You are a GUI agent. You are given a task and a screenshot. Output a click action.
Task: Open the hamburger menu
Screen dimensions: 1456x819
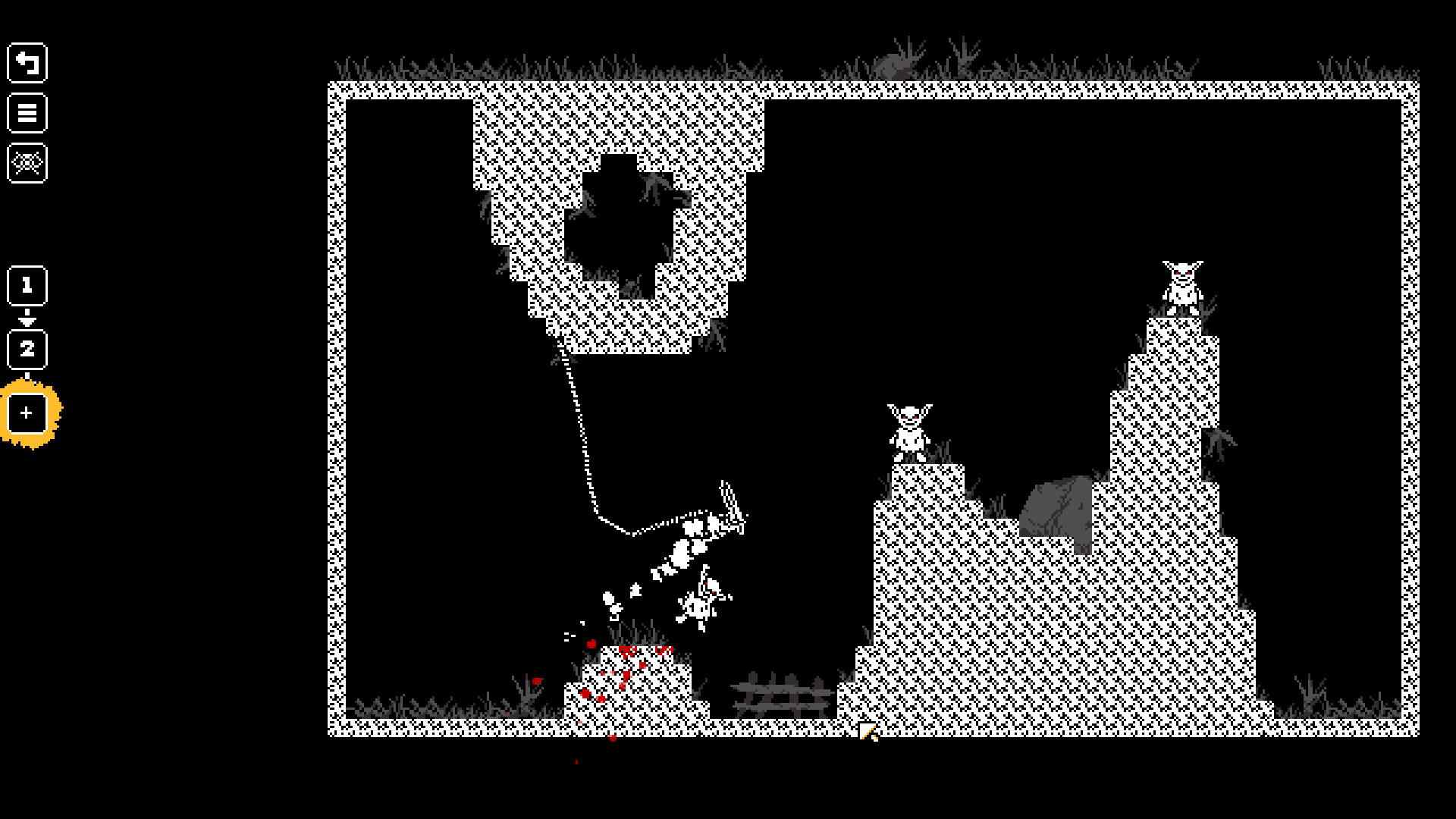click(27, 114)
